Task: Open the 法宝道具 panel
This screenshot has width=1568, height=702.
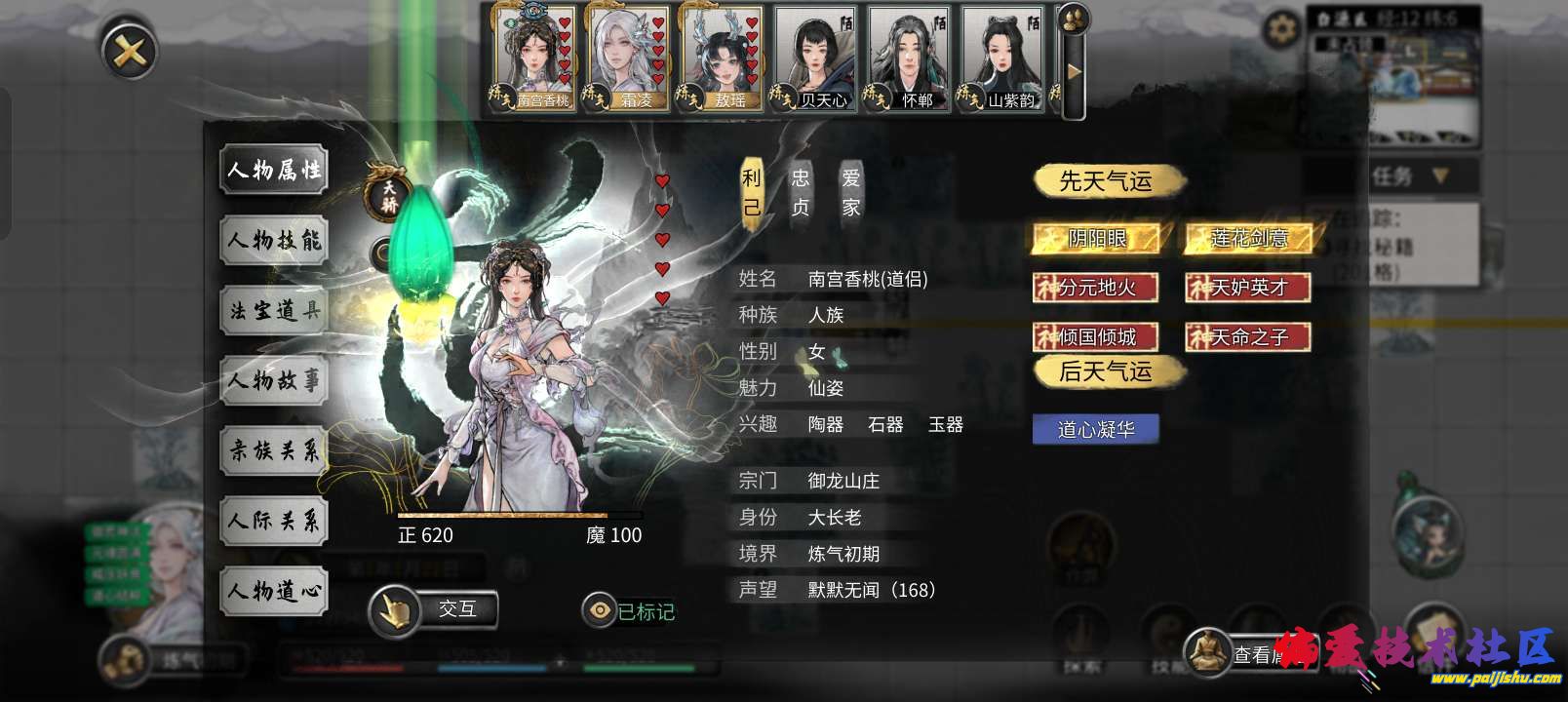Action: point(273,311)
